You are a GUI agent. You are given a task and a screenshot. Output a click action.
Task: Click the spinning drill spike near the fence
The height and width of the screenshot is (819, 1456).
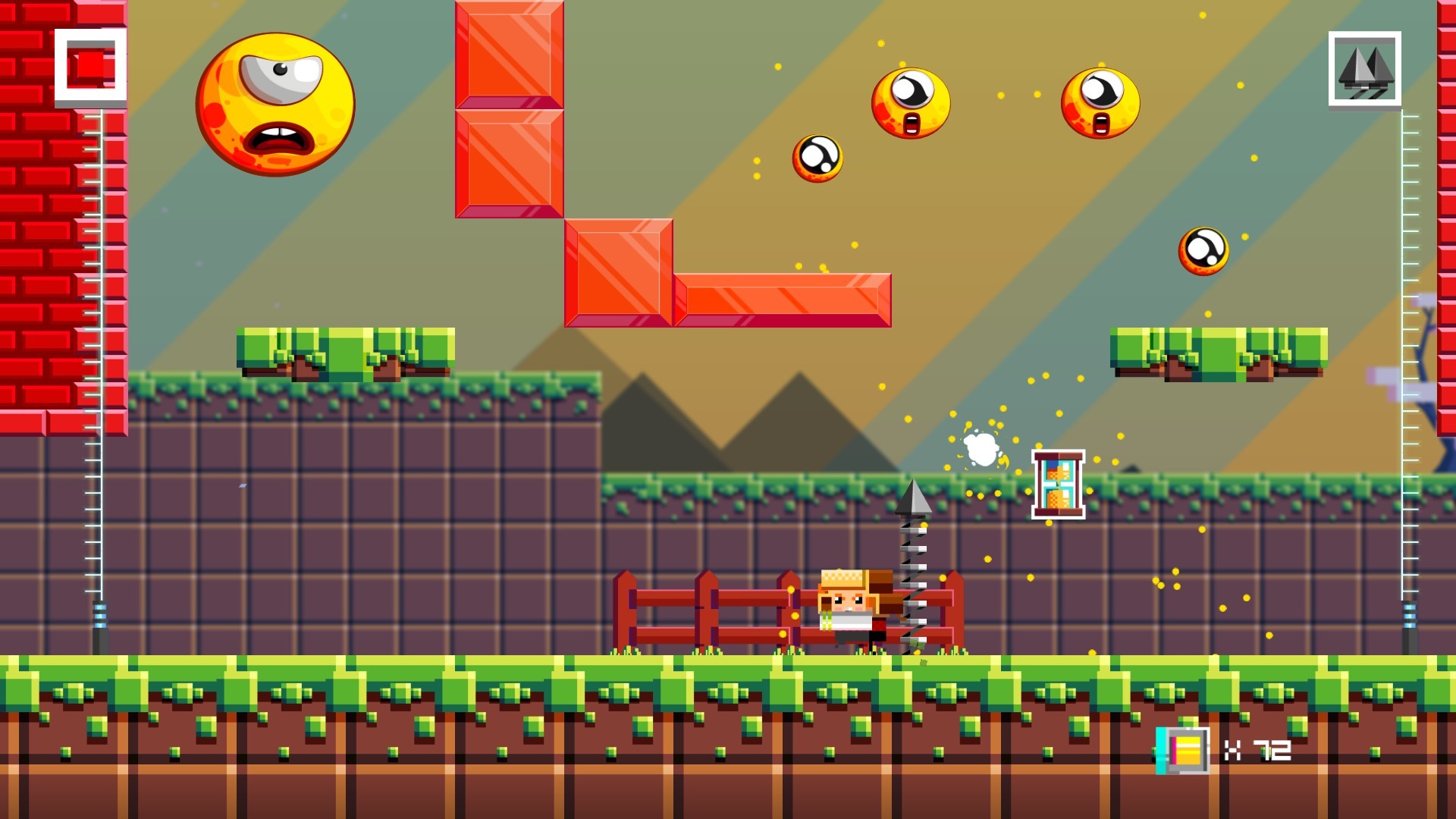[915, 561]
